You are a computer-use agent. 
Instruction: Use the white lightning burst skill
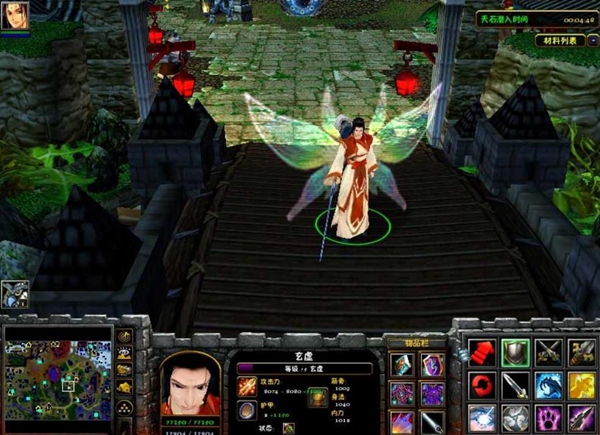[x=483, y=417]
